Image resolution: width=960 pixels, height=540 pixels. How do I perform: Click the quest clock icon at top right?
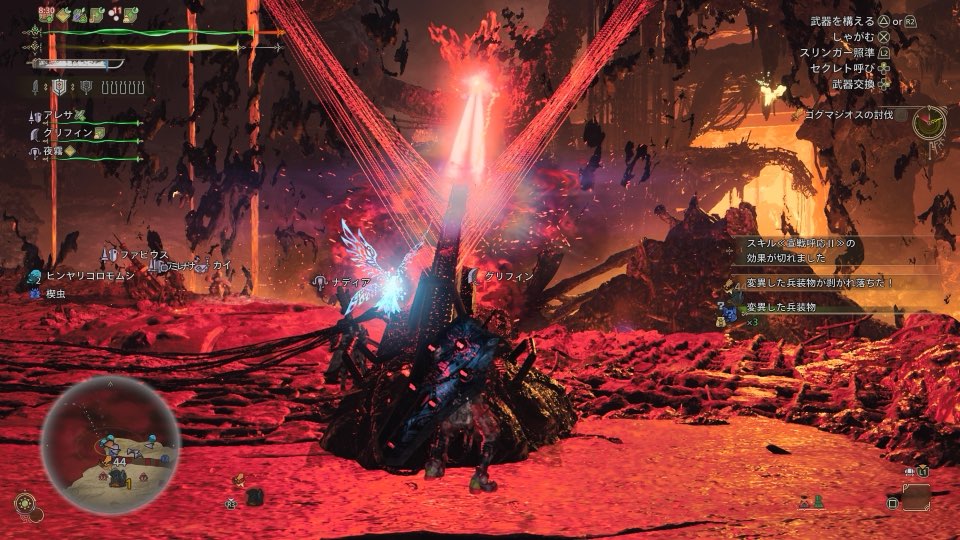[x=929, y=121]
